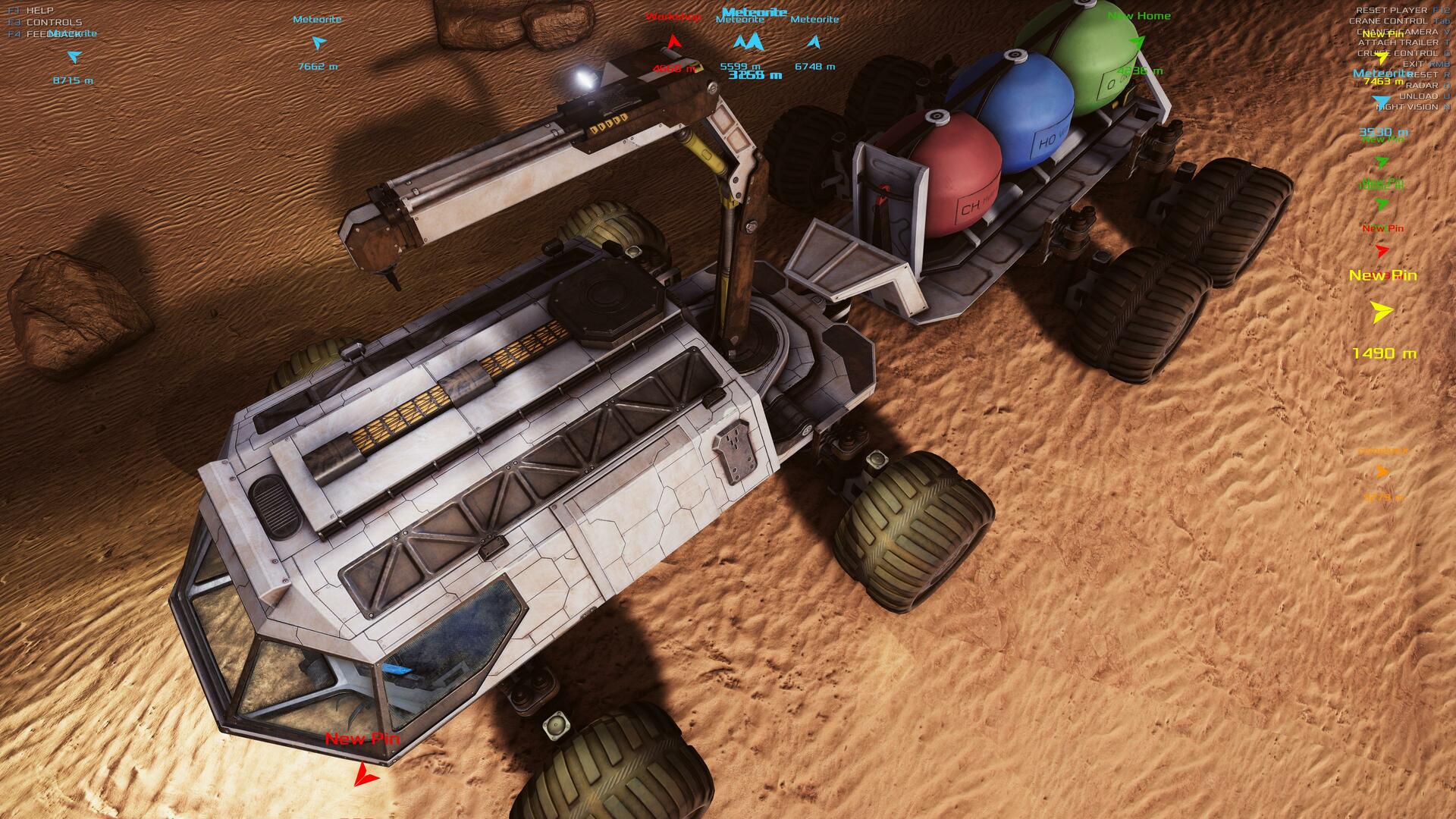The image size is (1456, 819).
Task: Click the green New Home waypoint marker
Action: 1136,42
